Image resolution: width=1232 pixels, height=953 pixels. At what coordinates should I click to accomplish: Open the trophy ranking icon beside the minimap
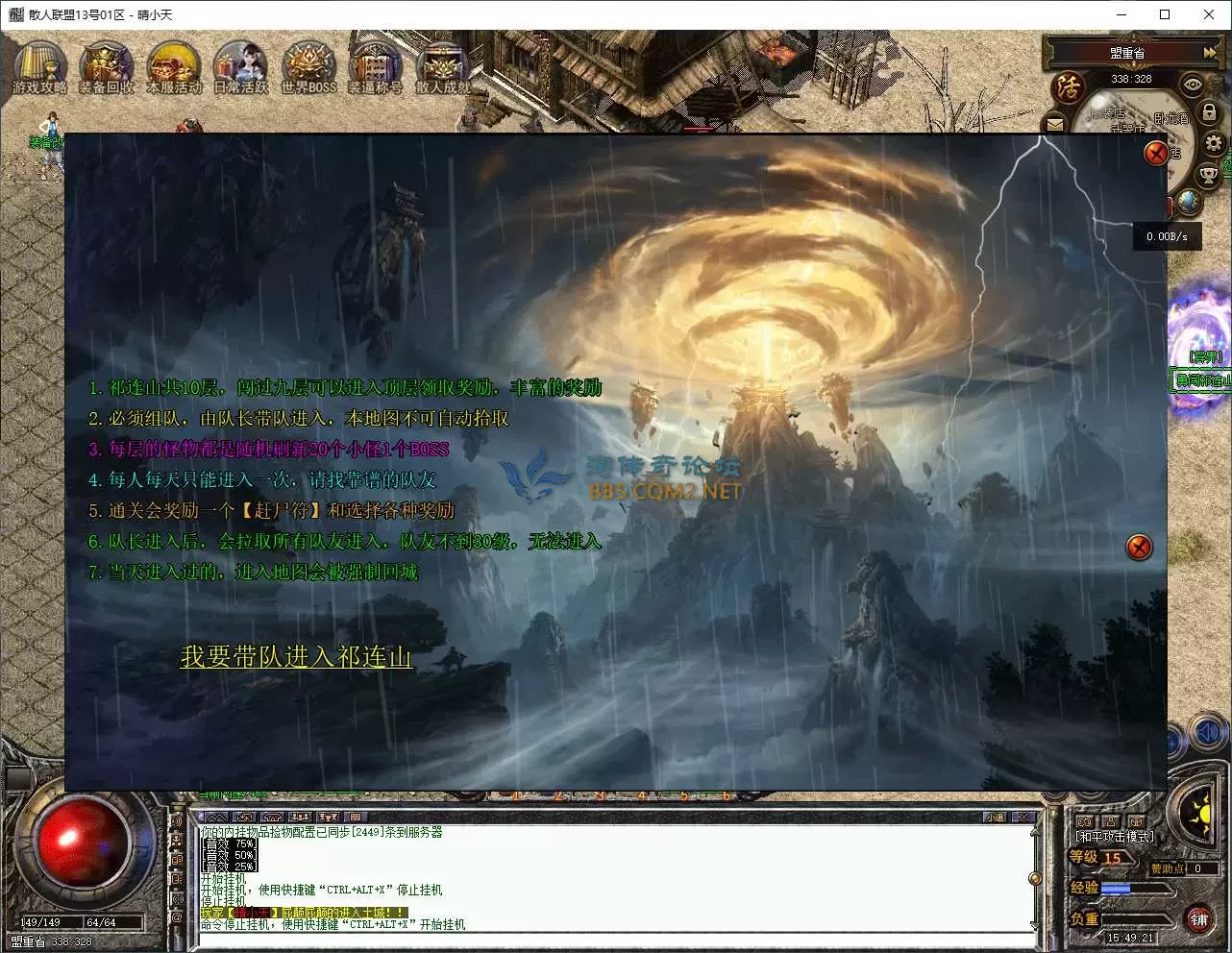point(1208,174)
